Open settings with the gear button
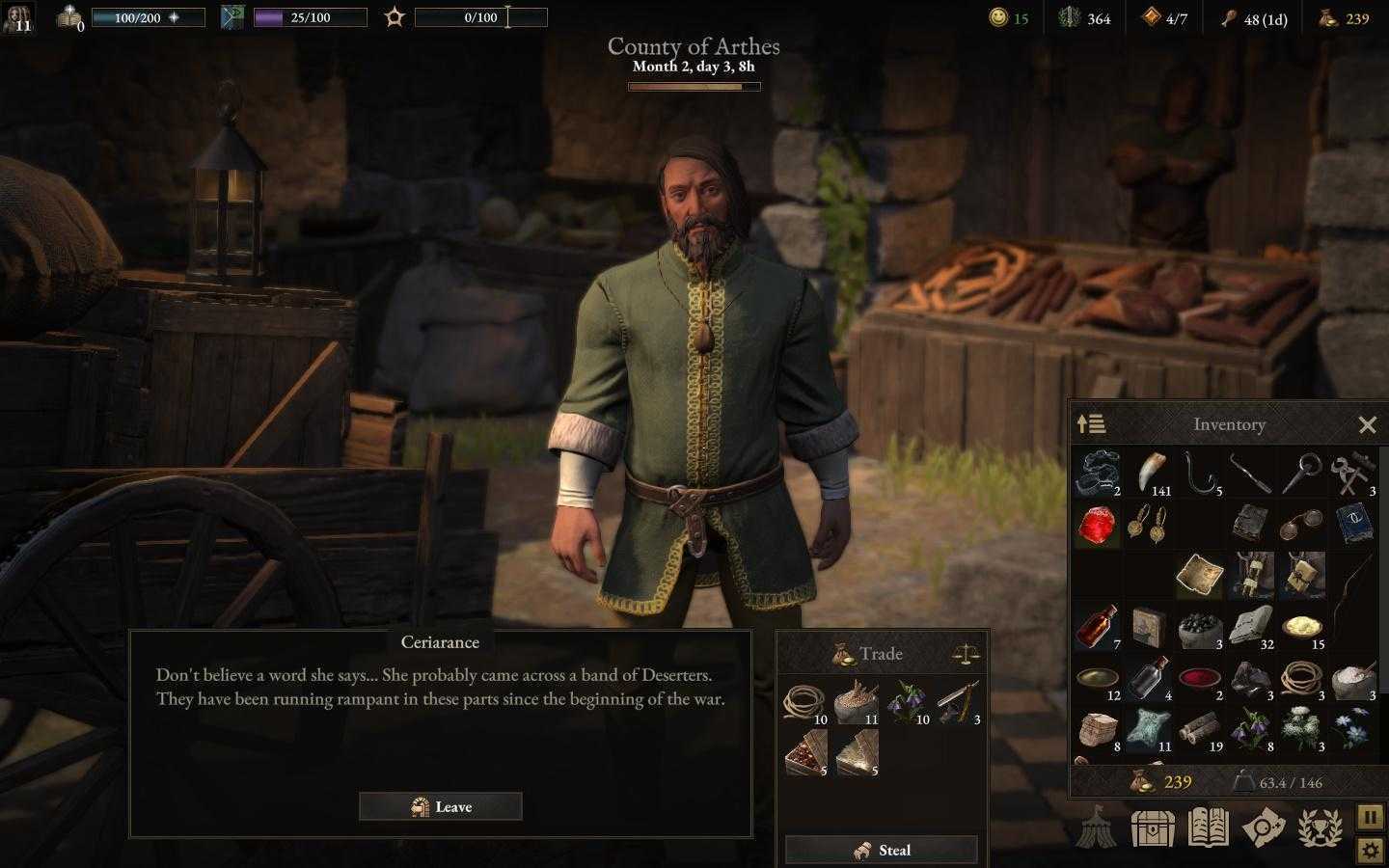The width and height of the screenshot is (1389, 868). [1371, 850]
